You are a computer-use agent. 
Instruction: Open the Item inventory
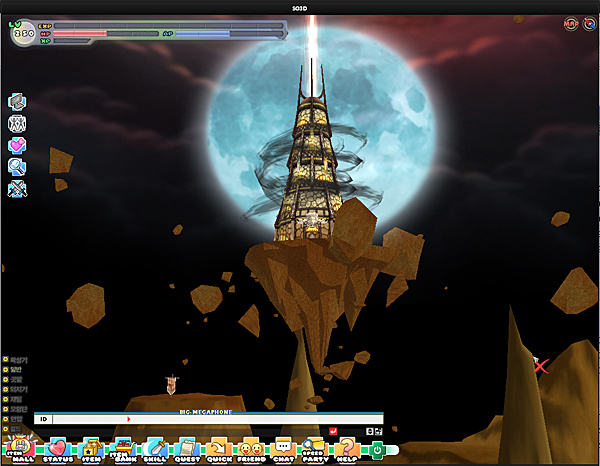(90, 449)
